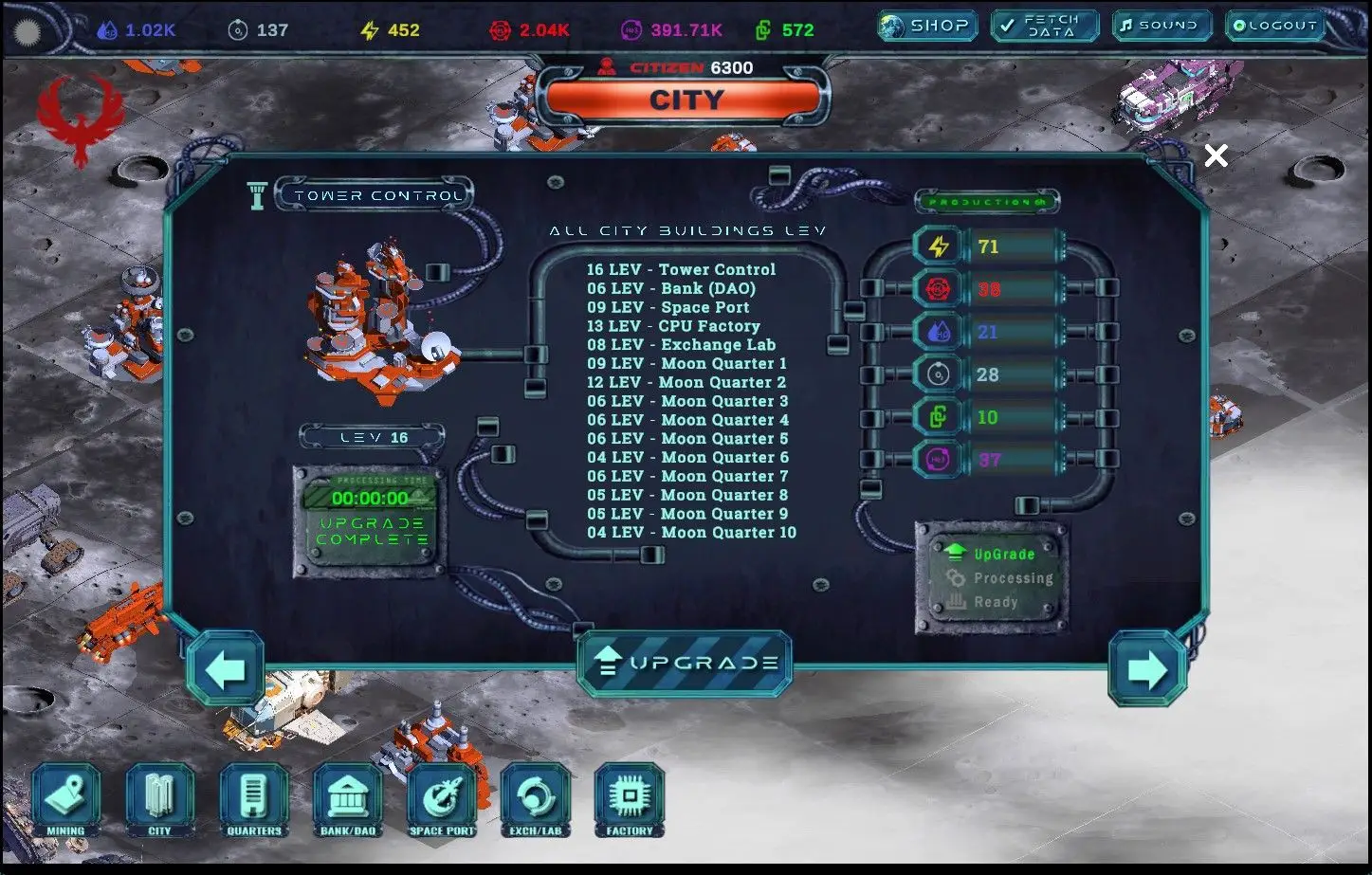This screenshot has height=875, width=1372.
Task: Click Logout in the top right
Action: coord(1274,26)
